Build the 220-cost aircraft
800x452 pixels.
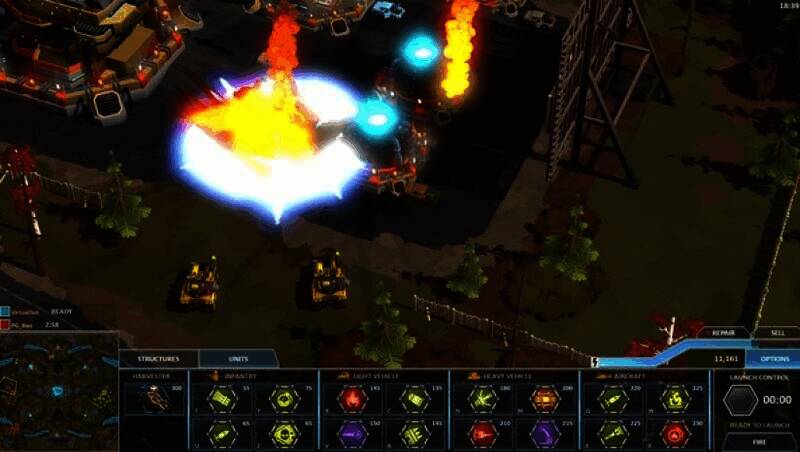612,400
